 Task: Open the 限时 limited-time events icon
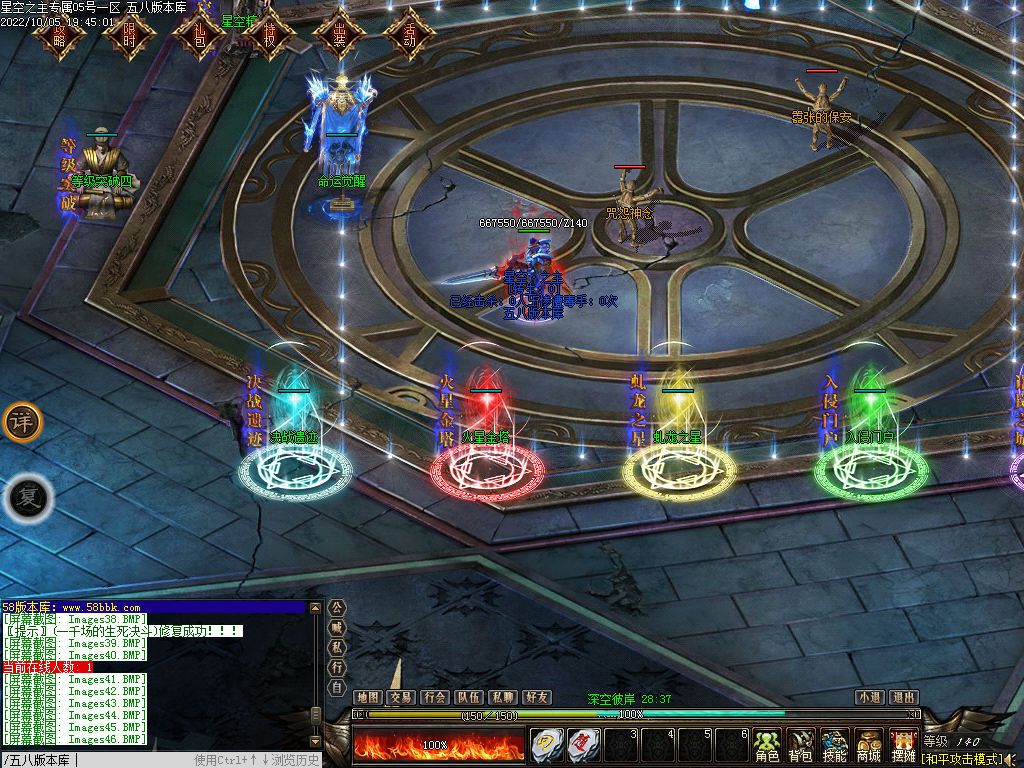click(x=128, y=36)
